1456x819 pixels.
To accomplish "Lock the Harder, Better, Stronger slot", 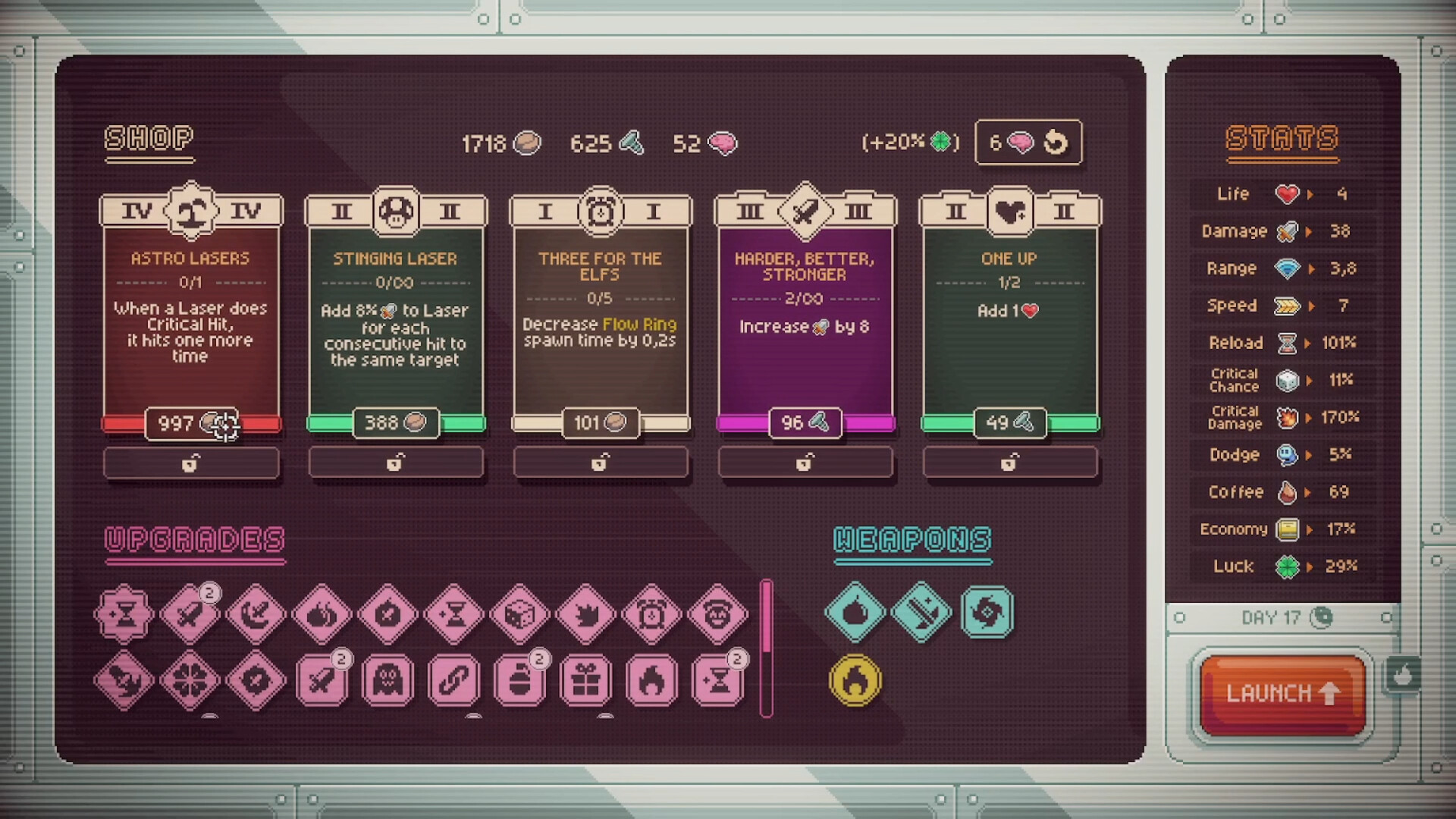I will point(805,463).
